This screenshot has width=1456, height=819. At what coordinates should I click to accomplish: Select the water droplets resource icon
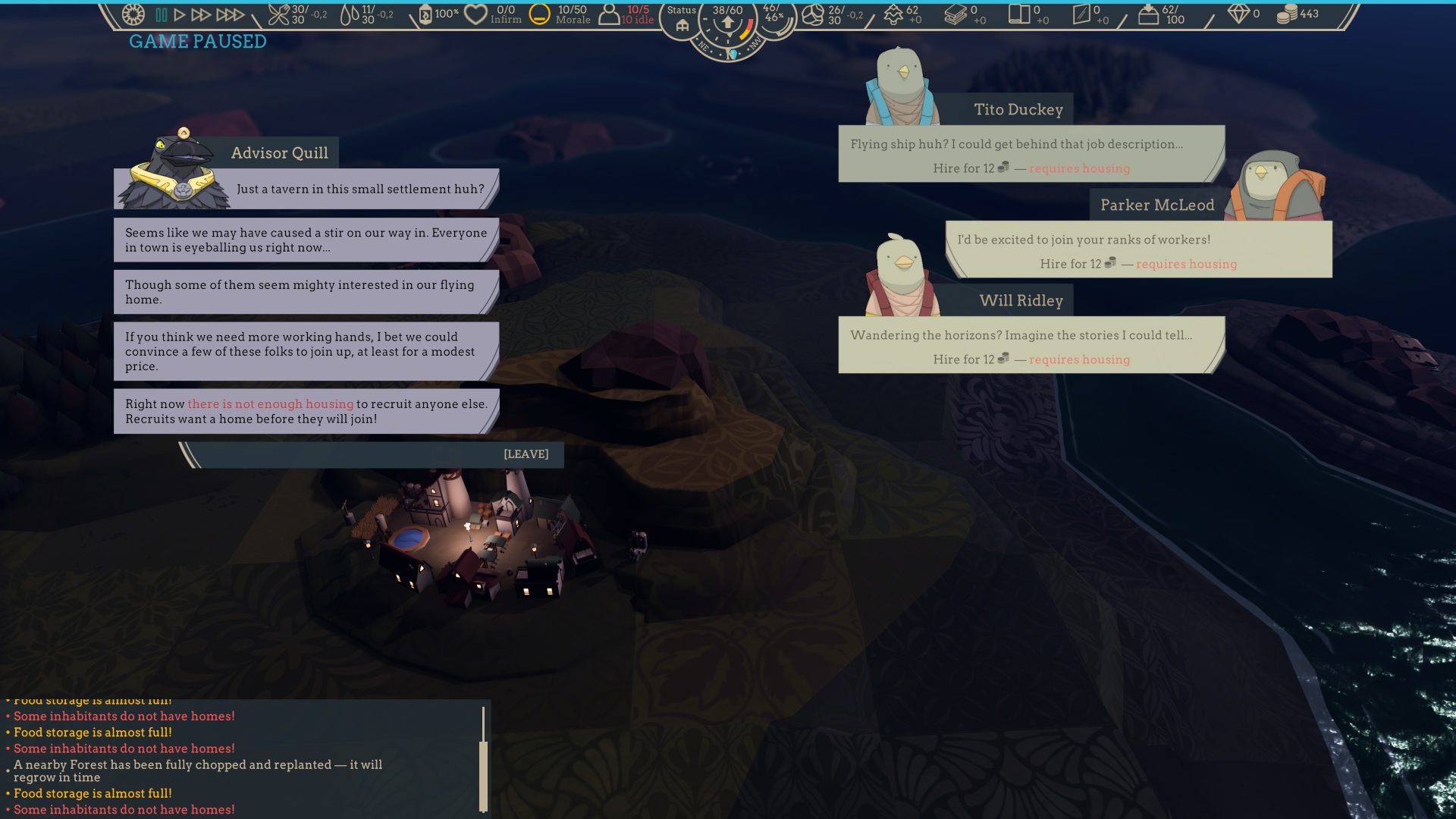(x=349, y=14)
